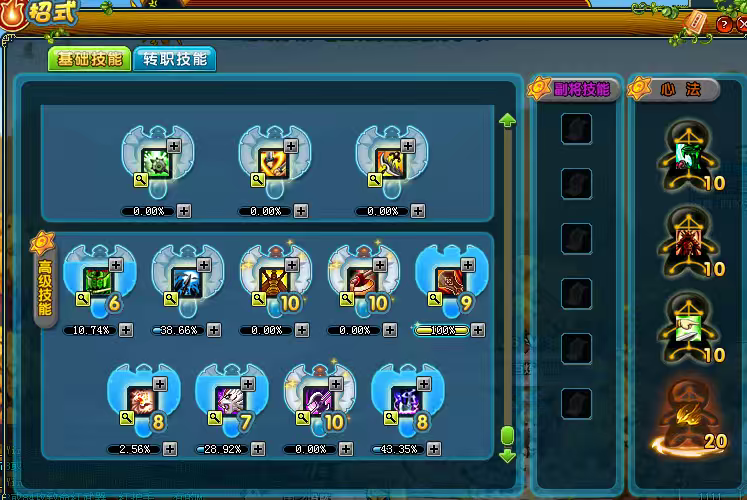Select the level 9 skill with full progress
The width and height of the screenshot is (747, 500).
[448, 281]
